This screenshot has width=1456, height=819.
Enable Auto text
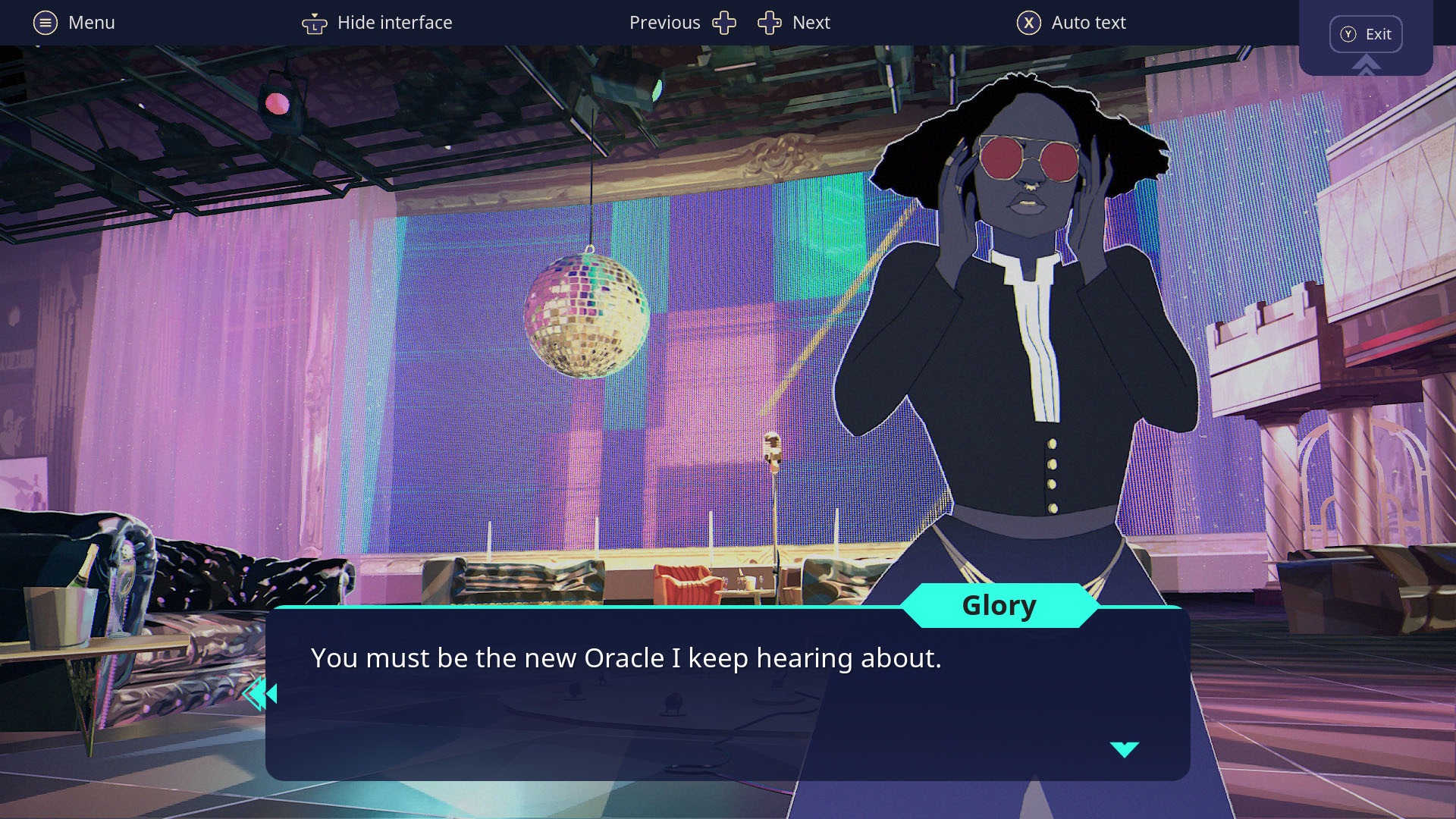(x=1071, y=23)
